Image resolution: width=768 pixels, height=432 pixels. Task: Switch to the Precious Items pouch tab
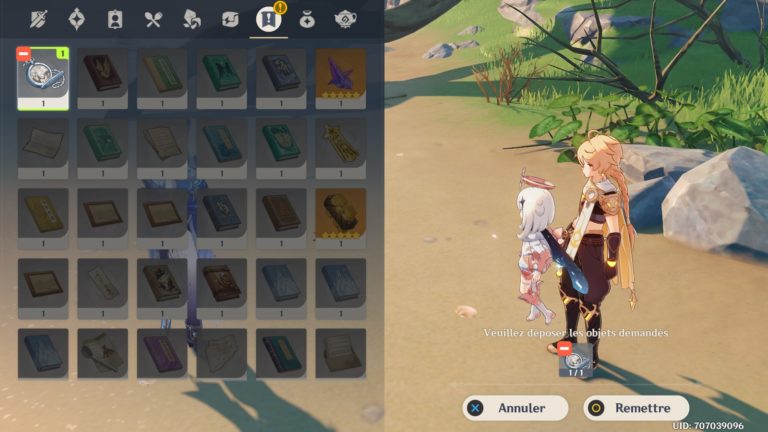point(307,18)
